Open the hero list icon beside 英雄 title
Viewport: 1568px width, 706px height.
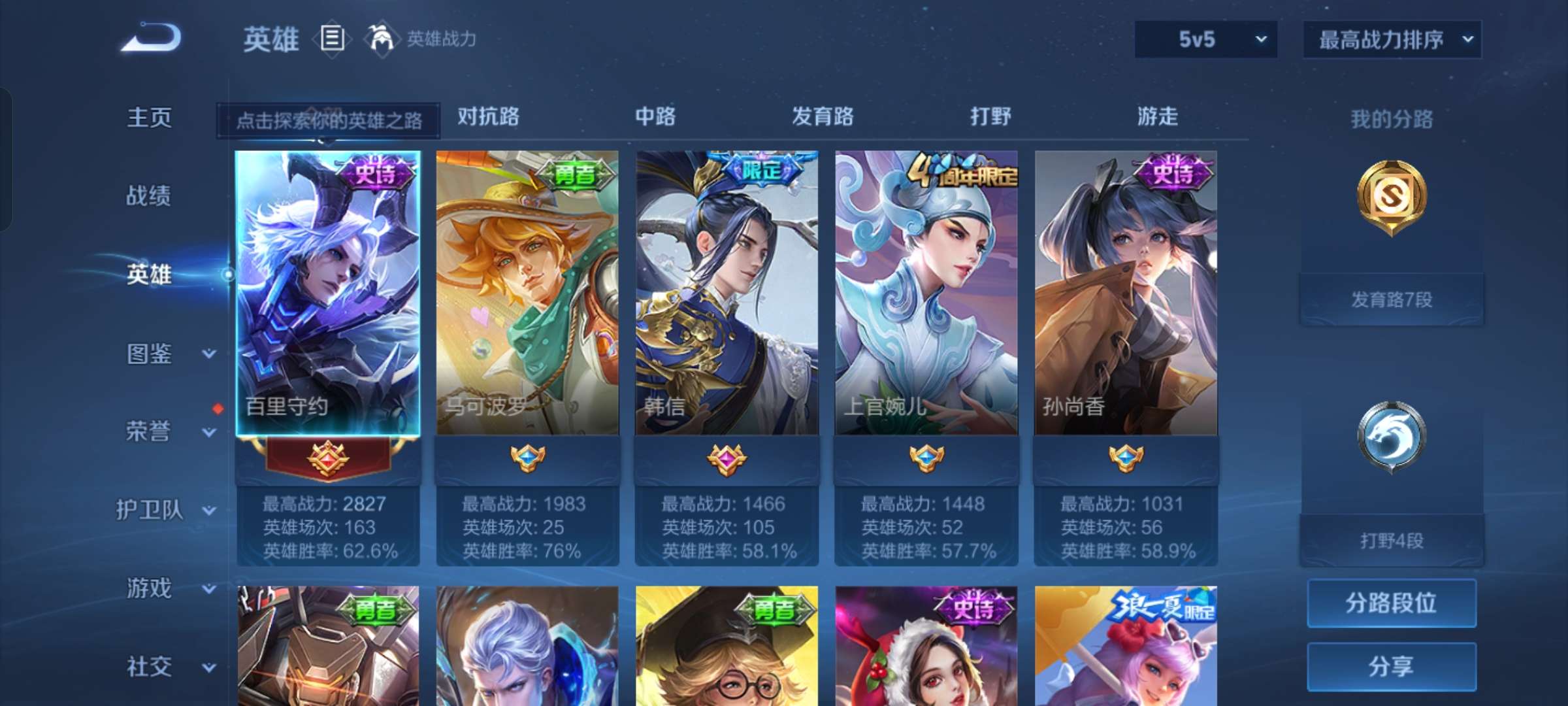click(332, 39)
